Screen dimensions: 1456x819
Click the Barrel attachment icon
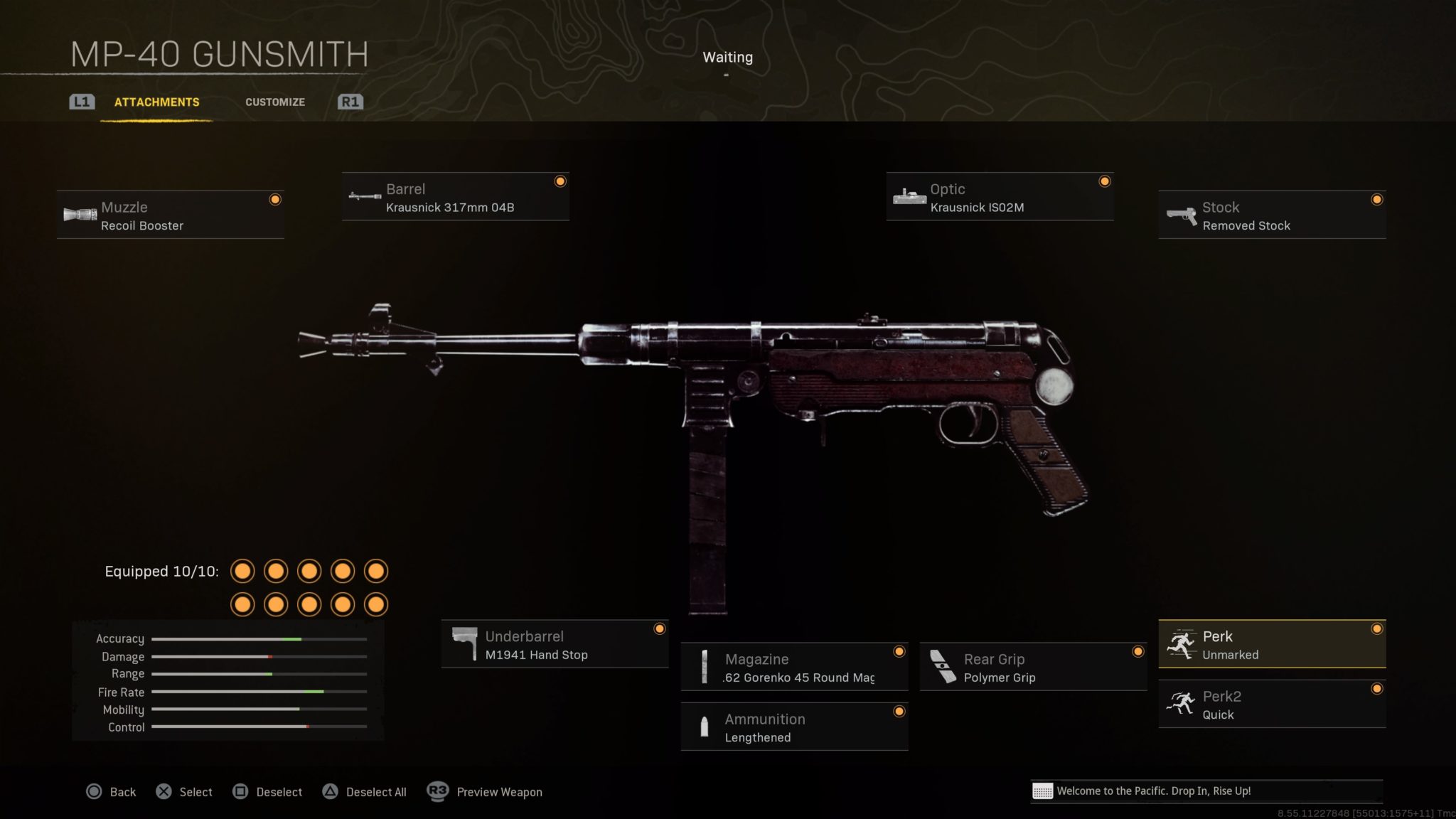(364, 197)
